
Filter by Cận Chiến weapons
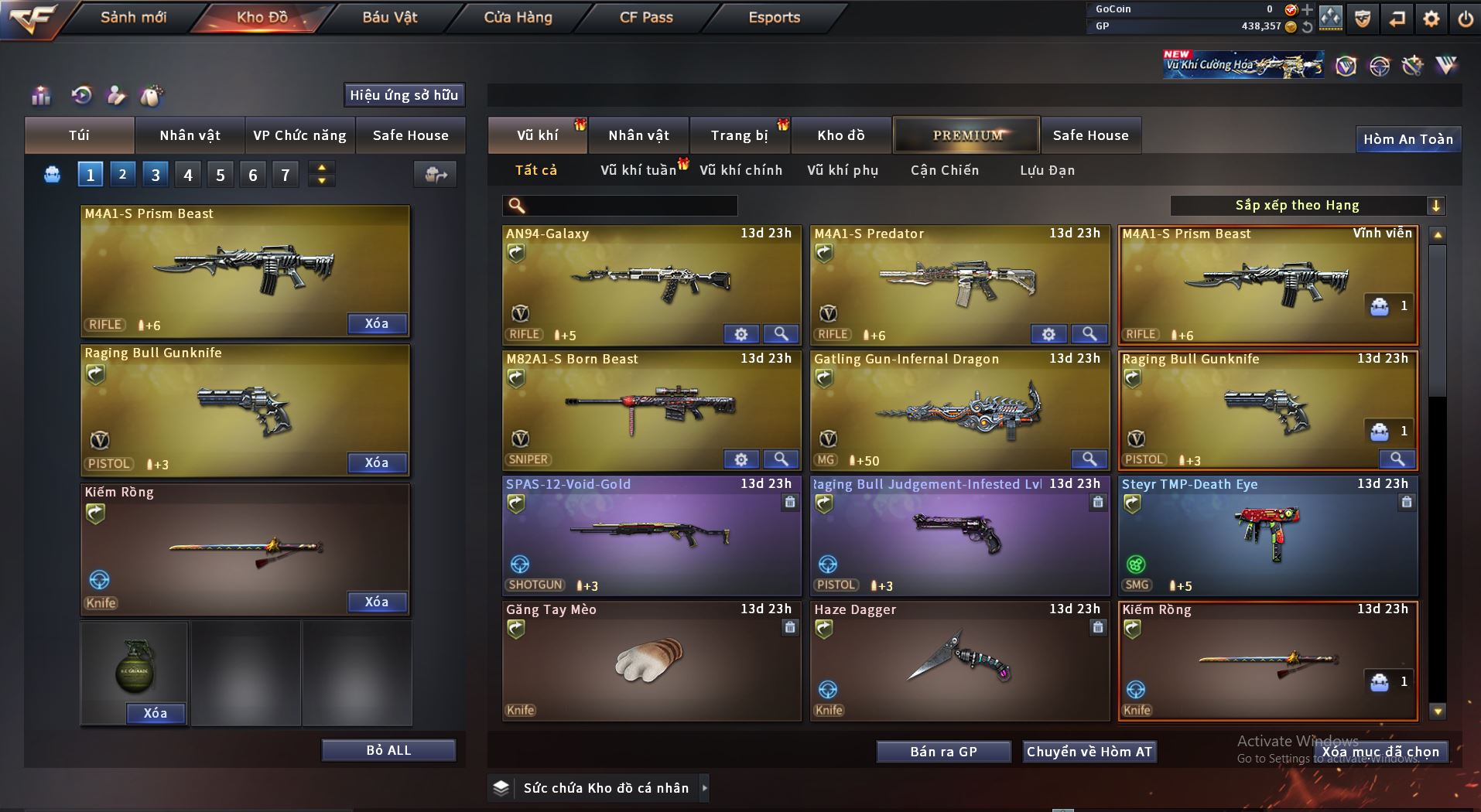pos(944,170)
